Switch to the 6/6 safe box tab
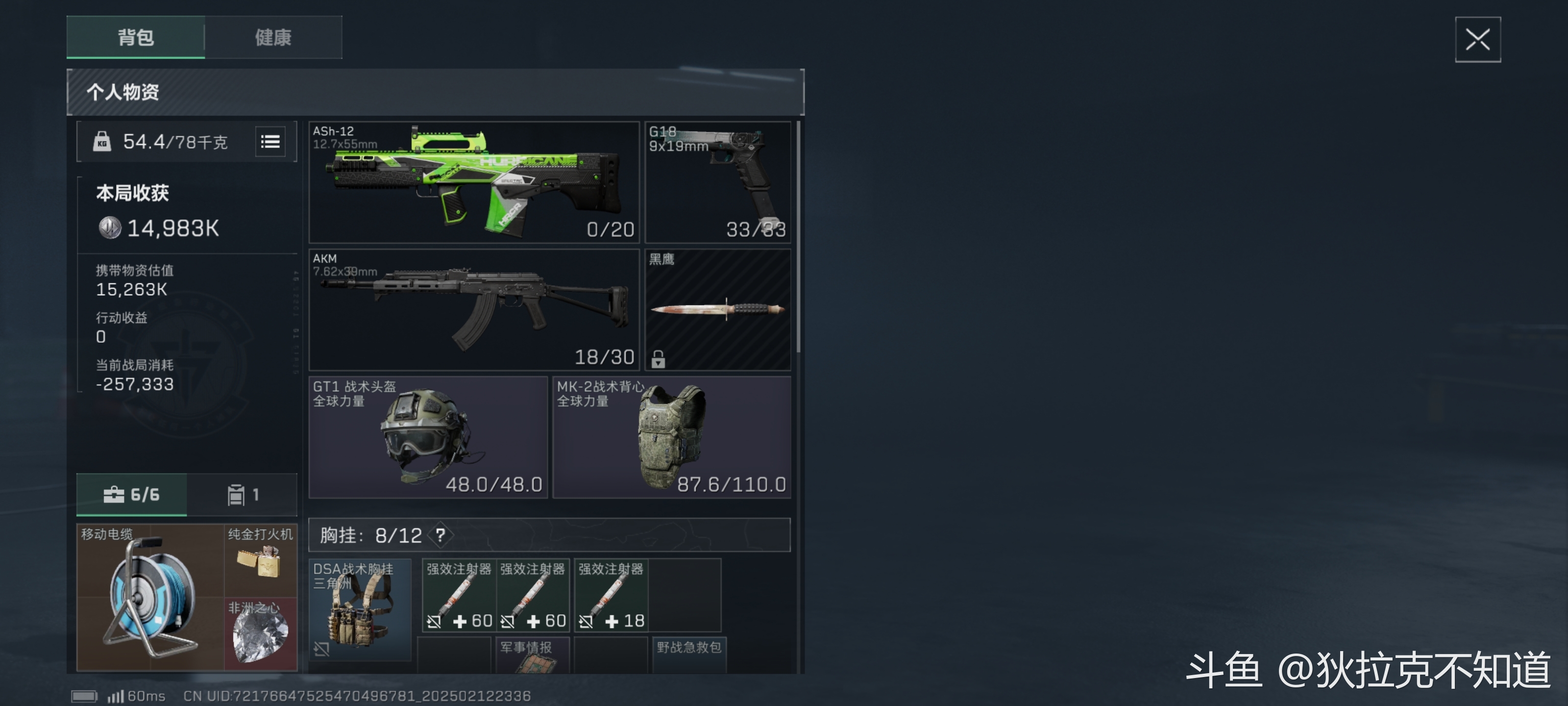 [x=131, y=495]
